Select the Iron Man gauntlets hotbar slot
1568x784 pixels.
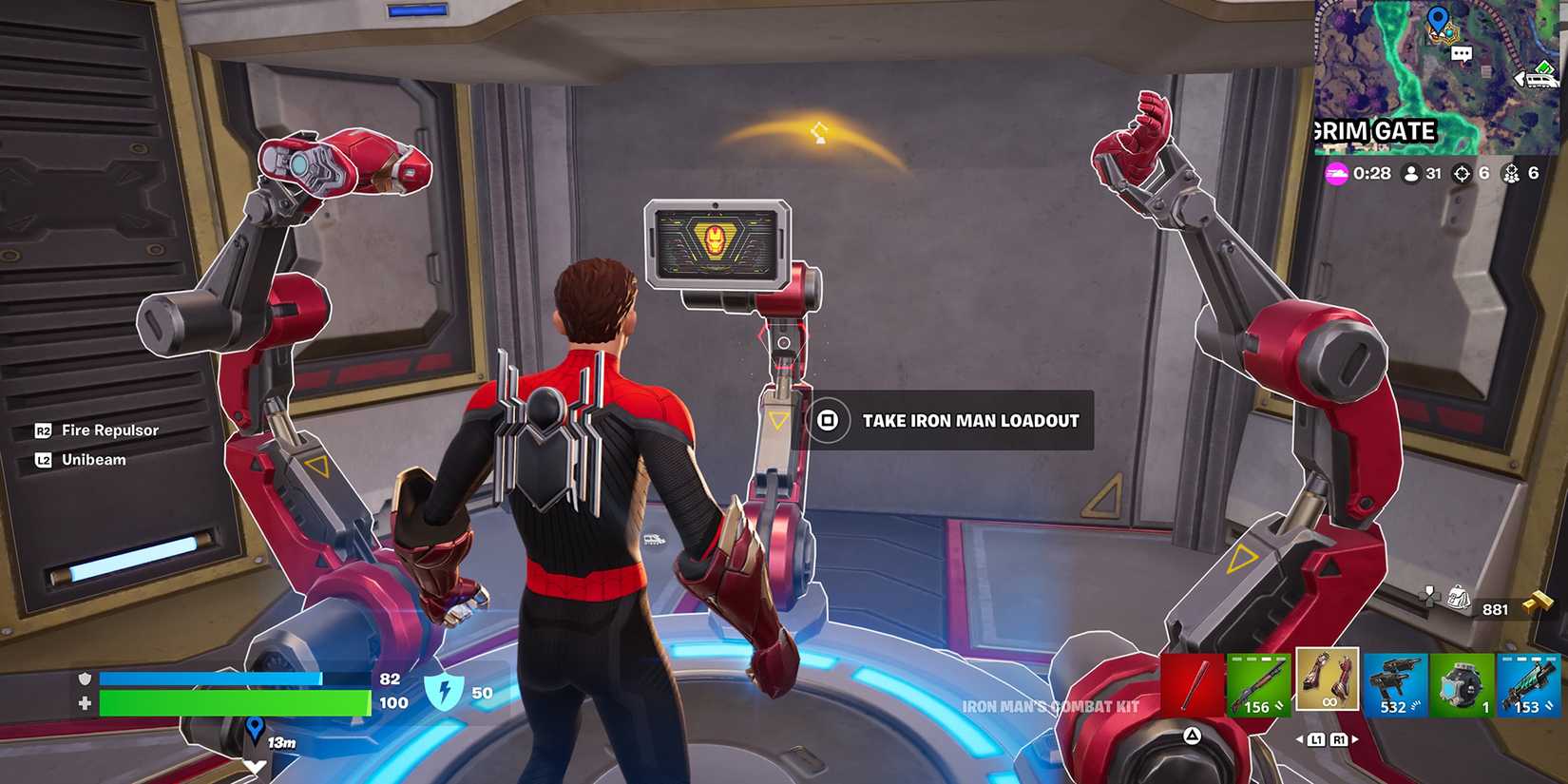click(1328, 679)
